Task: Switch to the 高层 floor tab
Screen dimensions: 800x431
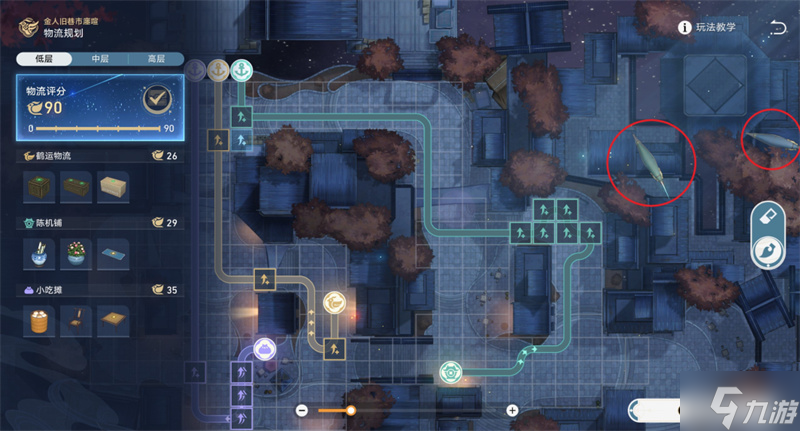Action: (x=154, y=59)
